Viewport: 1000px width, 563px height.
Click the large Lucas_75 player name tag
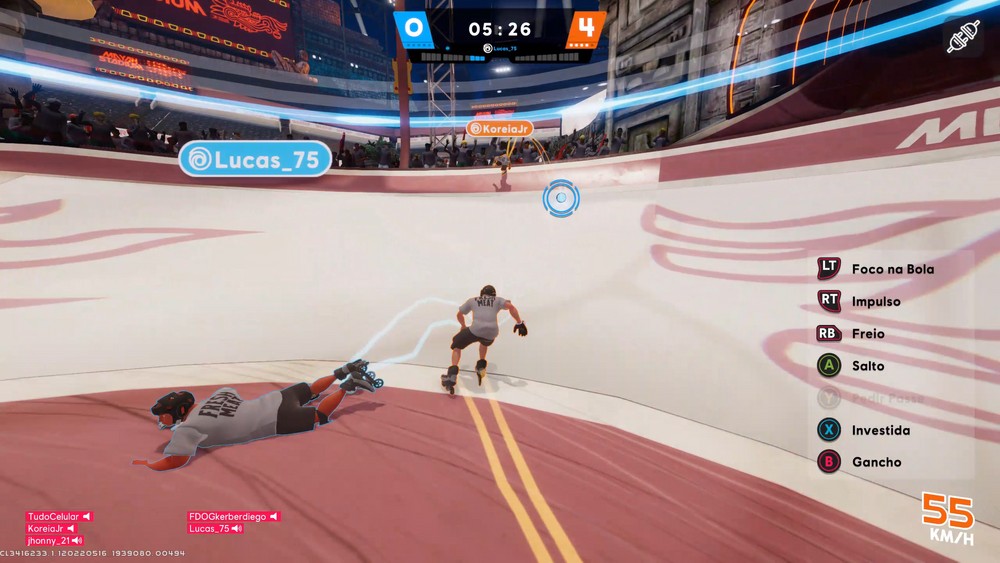[x=256, y=159]
